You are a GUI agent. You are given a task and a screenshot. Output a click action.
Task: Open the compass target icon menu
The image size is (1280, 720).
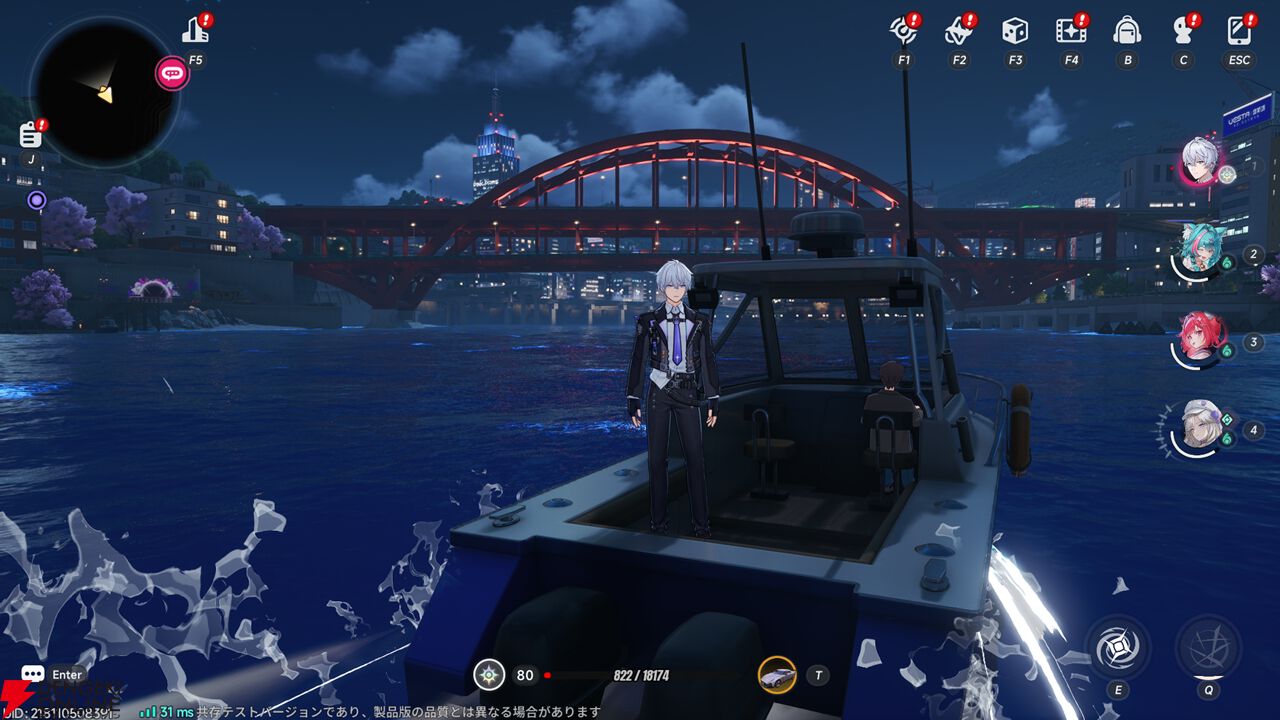pos(903,30)
